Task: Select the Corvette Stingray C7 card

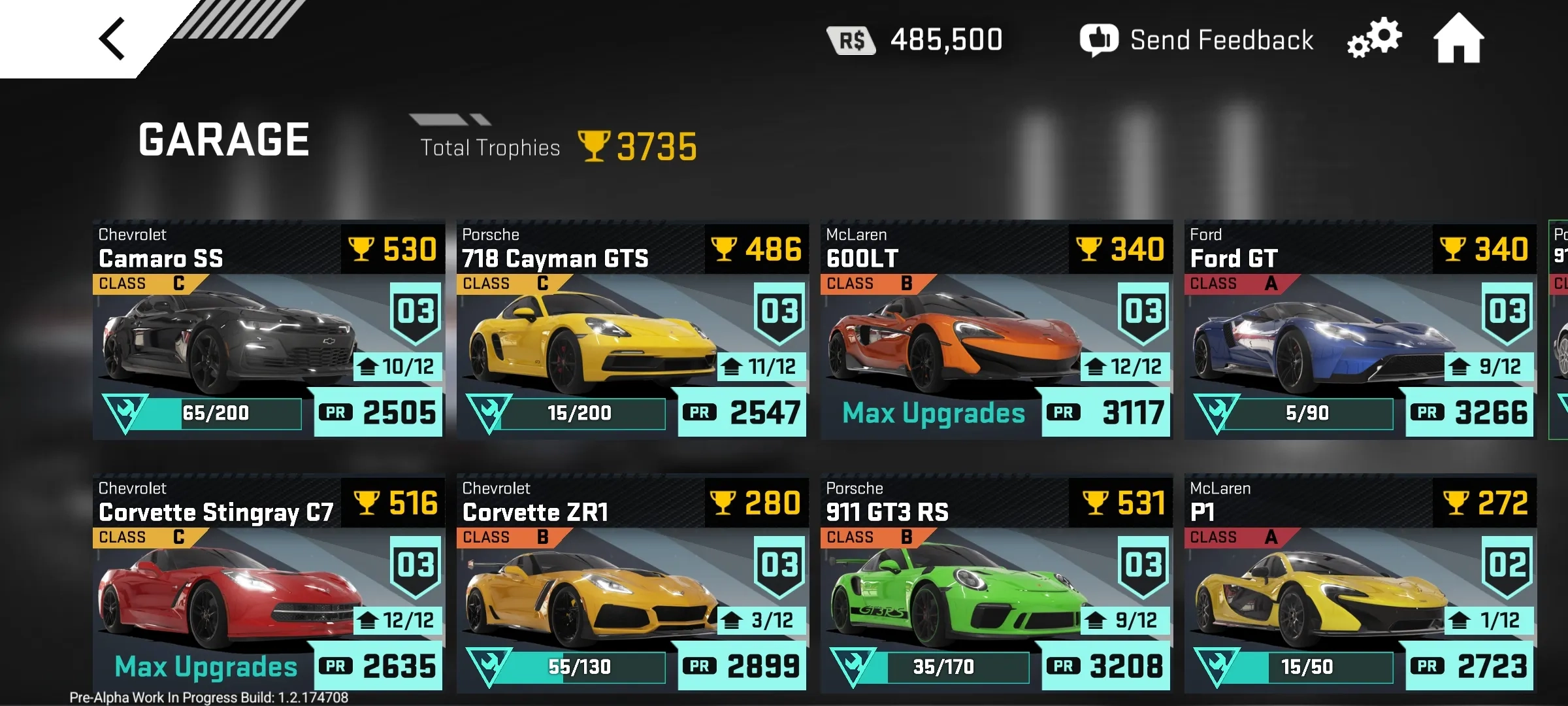Action: (268, 584)
